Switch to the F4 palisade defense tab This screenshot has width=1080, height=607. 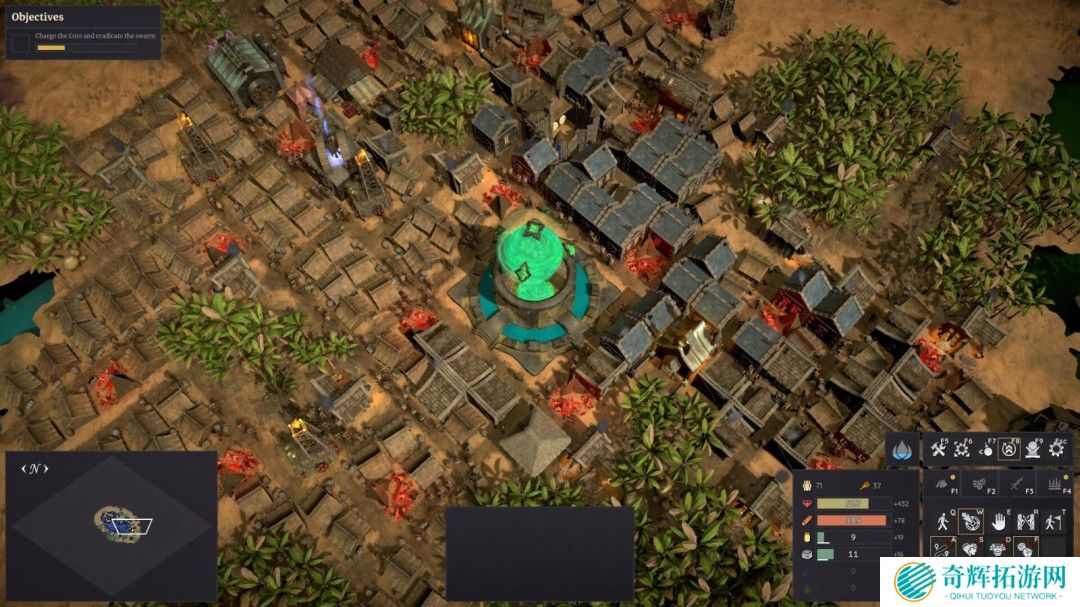click(x=1053, y=484)
